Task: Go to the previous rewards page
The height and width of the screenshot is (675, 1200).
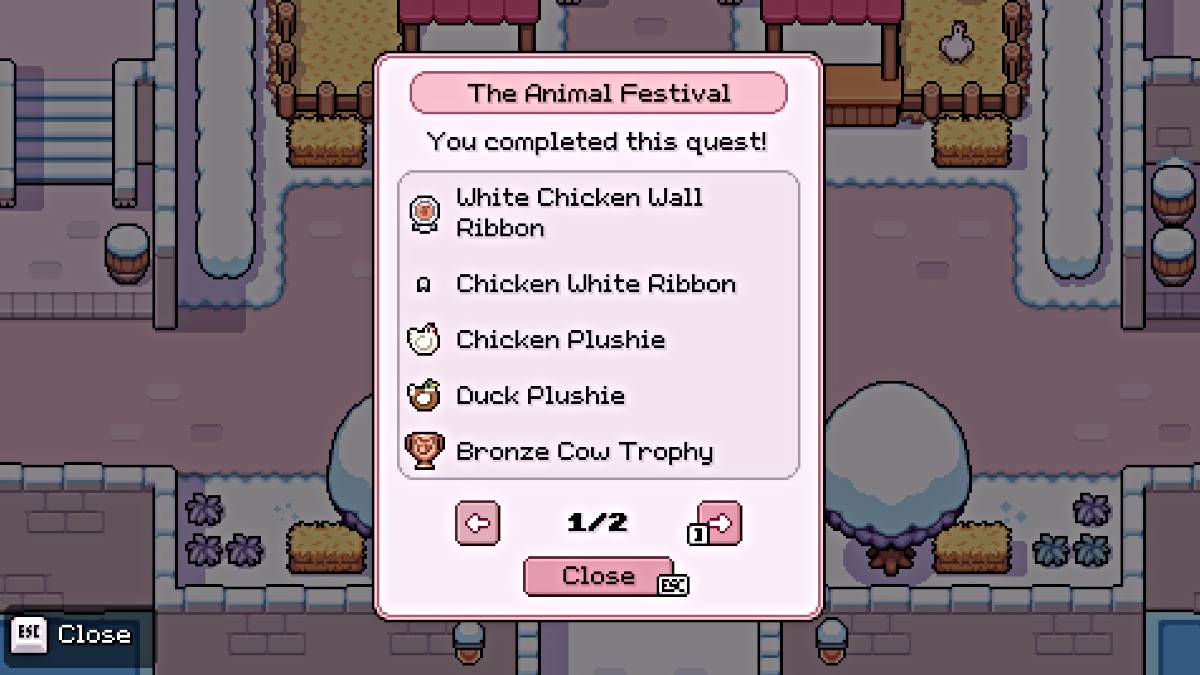Action: [477, 523]
